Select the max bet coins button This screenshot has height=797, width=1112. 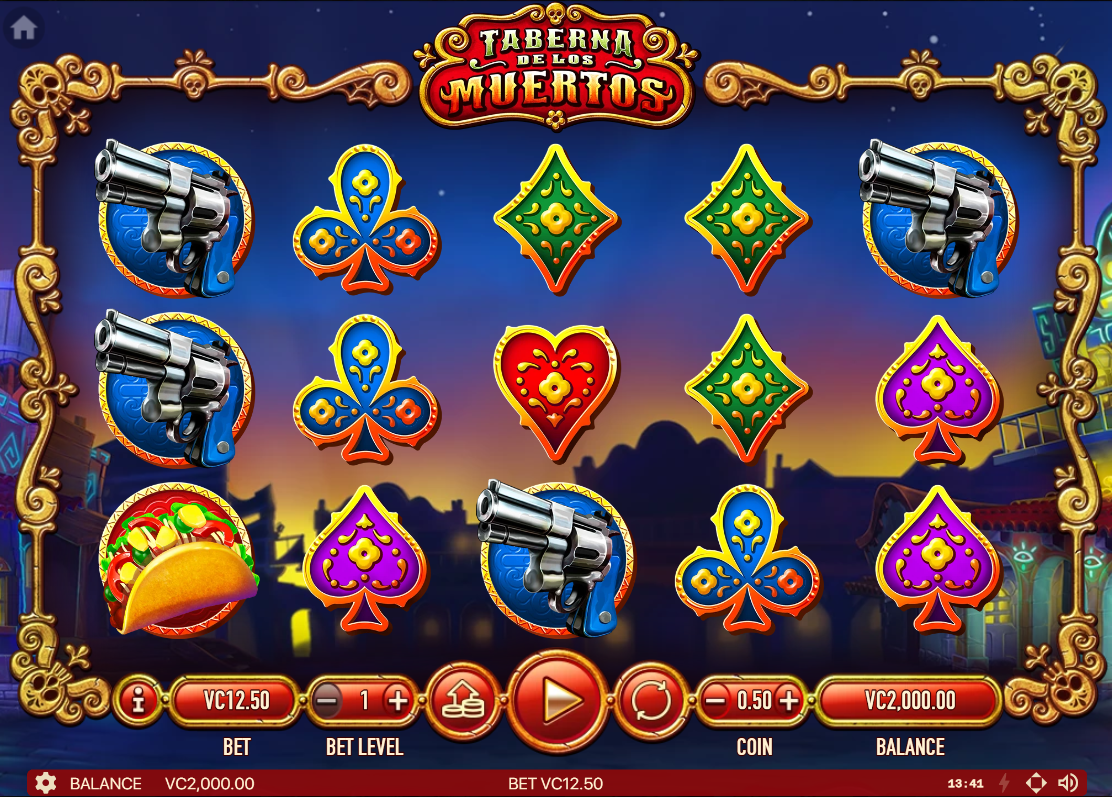pos(464,700)
